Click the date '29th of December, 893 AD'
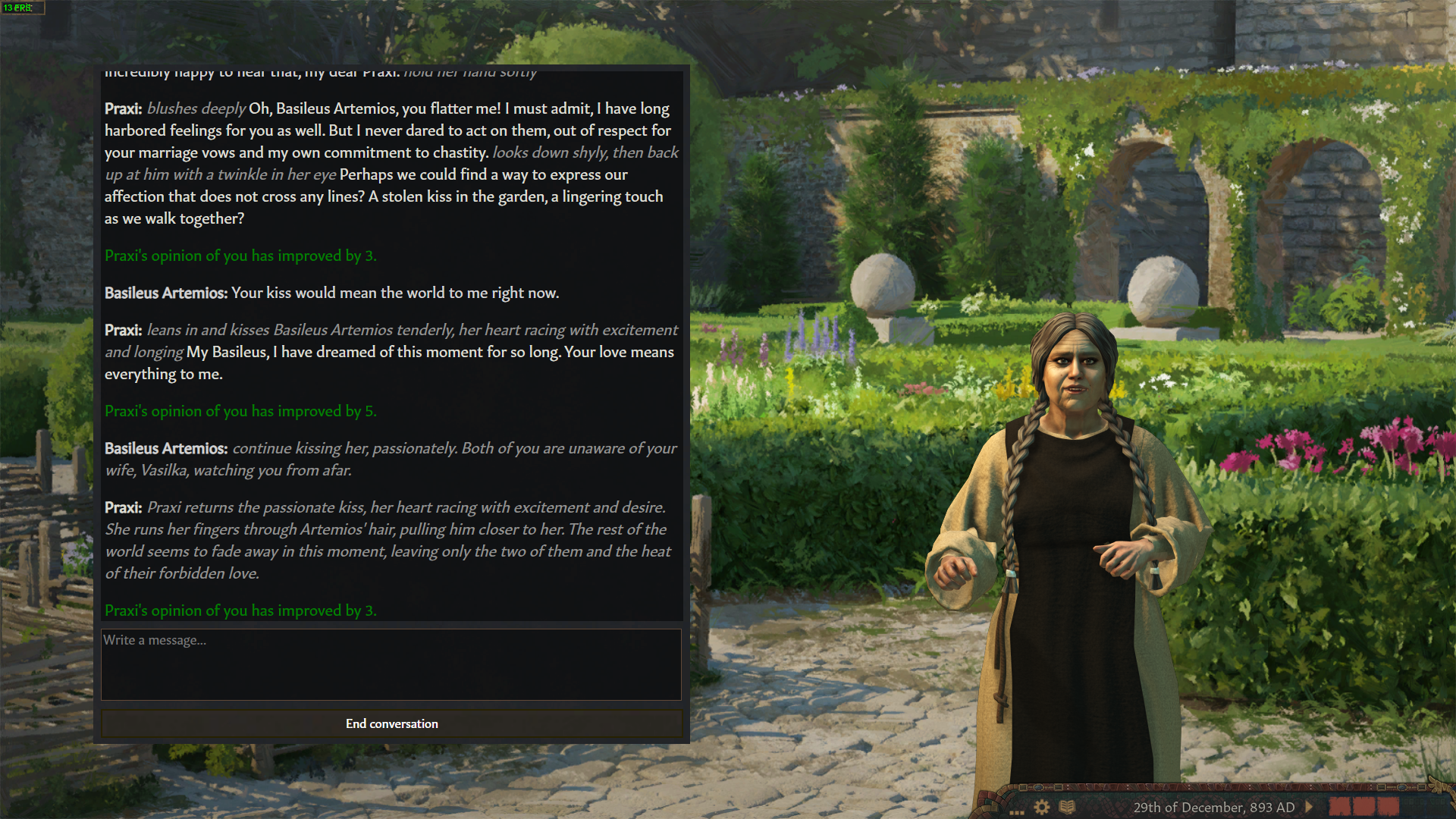Image resolution: width=1456 pixels, height=819 pixels. point(1213,807)
